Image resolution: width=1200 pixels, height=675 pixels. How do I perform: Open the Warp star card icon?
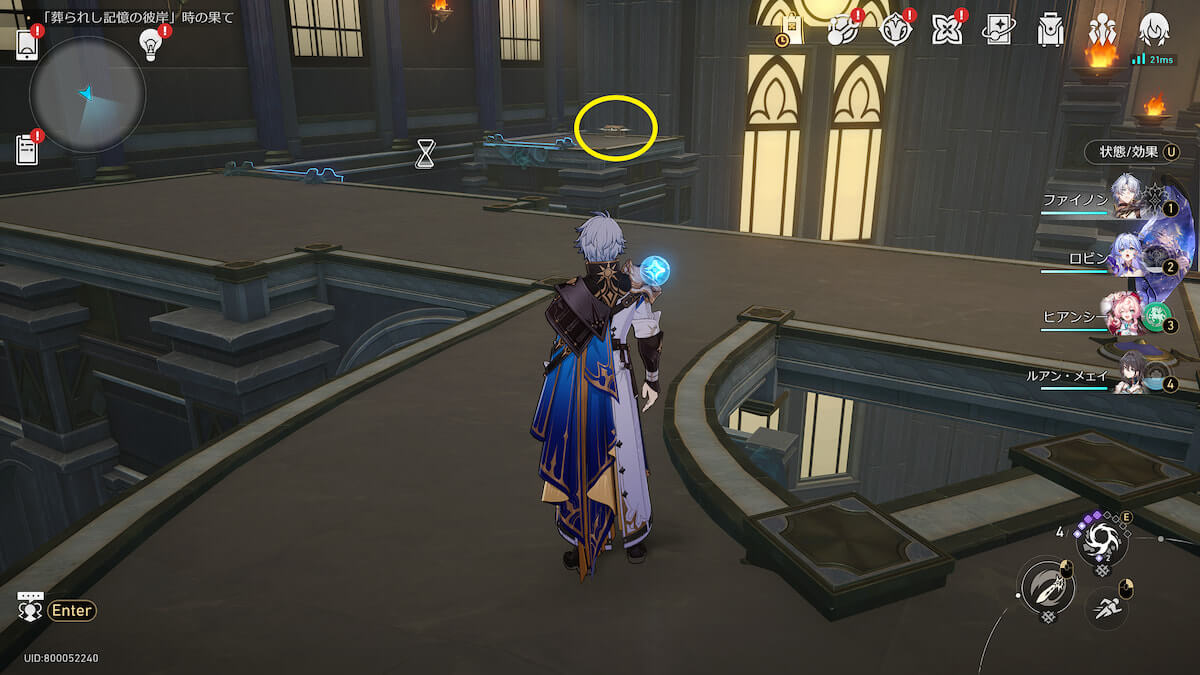click(998, 31)
